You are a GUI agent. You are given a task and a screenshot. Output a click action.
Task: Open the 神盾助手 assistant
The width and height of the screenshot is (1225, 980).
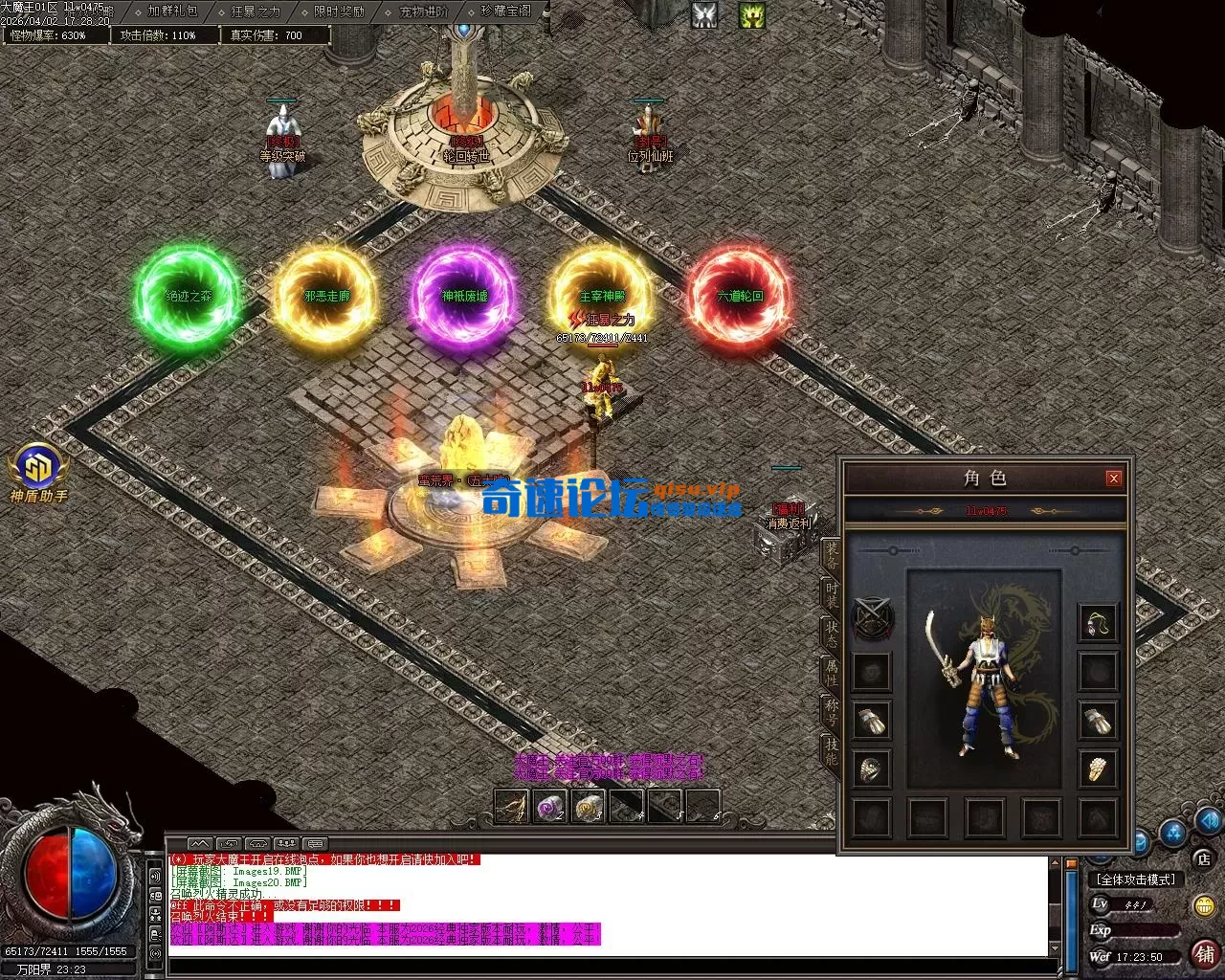[38, 473]
